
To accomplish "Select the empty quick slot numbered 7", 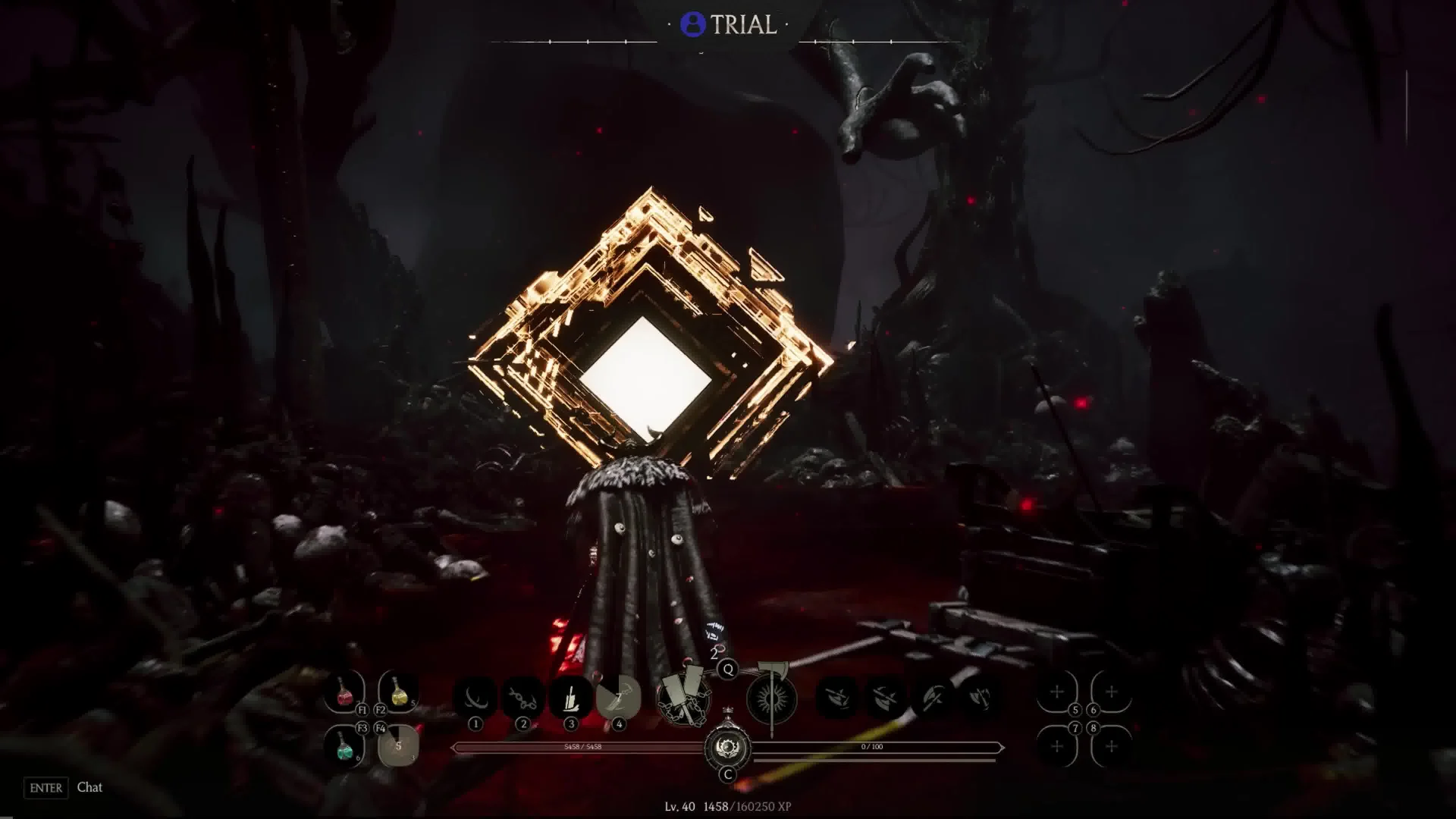I will click(1056, 746).
